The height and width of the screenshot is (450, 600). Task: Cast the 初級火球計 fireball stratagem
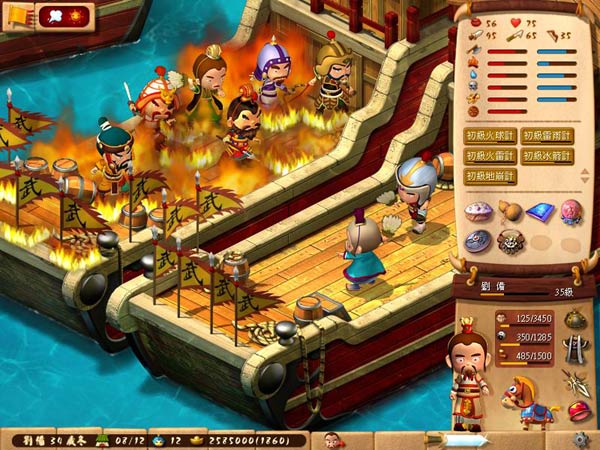pyautogui.click(x=491, y=136)
